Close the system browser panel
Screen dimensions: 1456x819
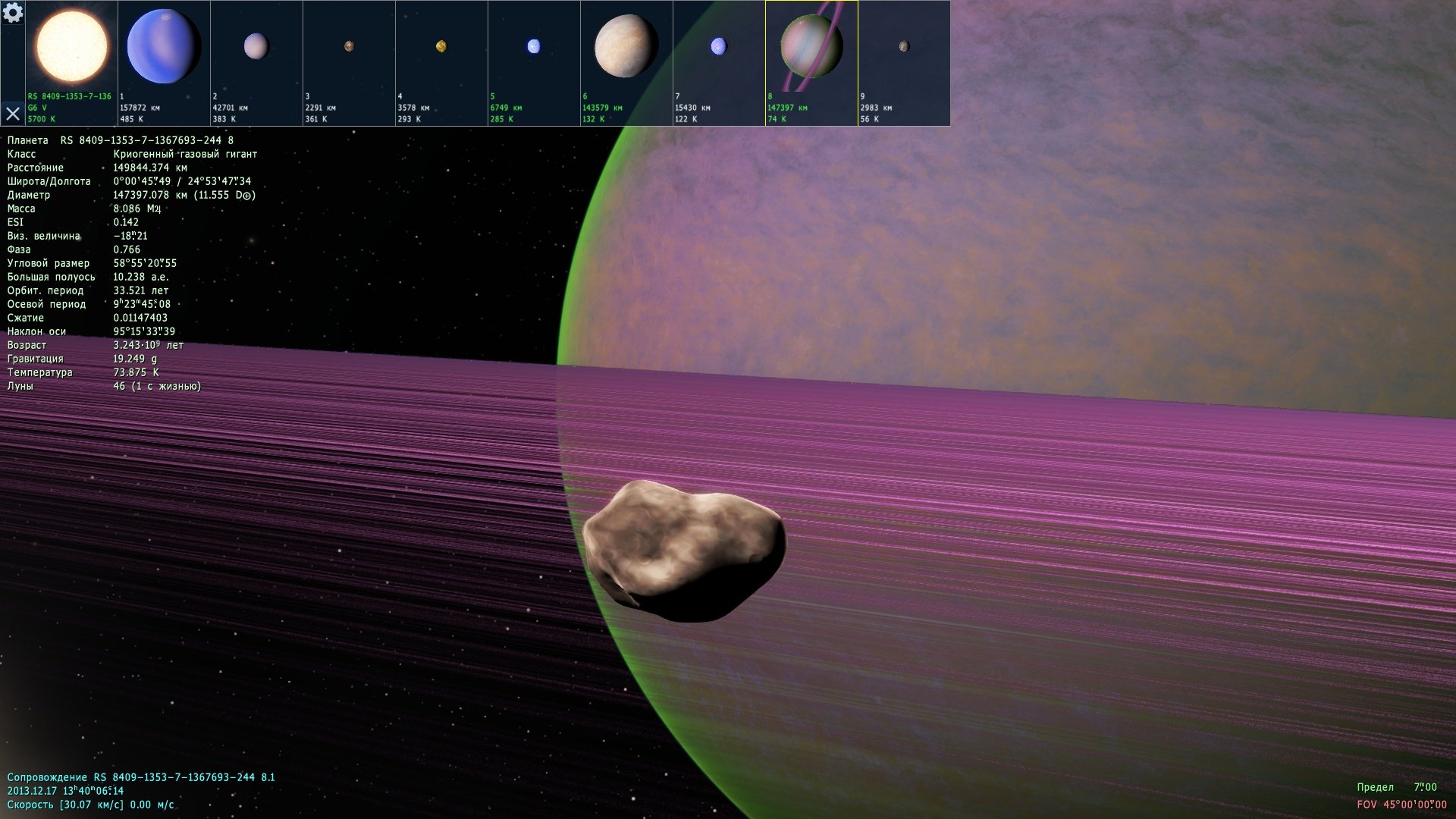coord(13,114)
